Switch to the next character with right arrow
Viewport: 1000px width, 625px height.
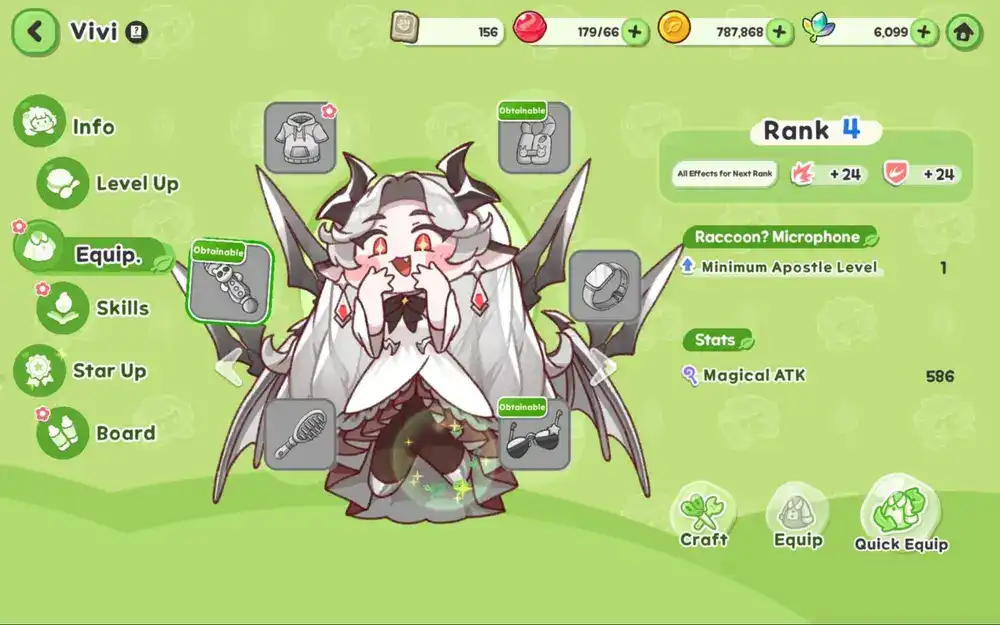pos(602,366)
